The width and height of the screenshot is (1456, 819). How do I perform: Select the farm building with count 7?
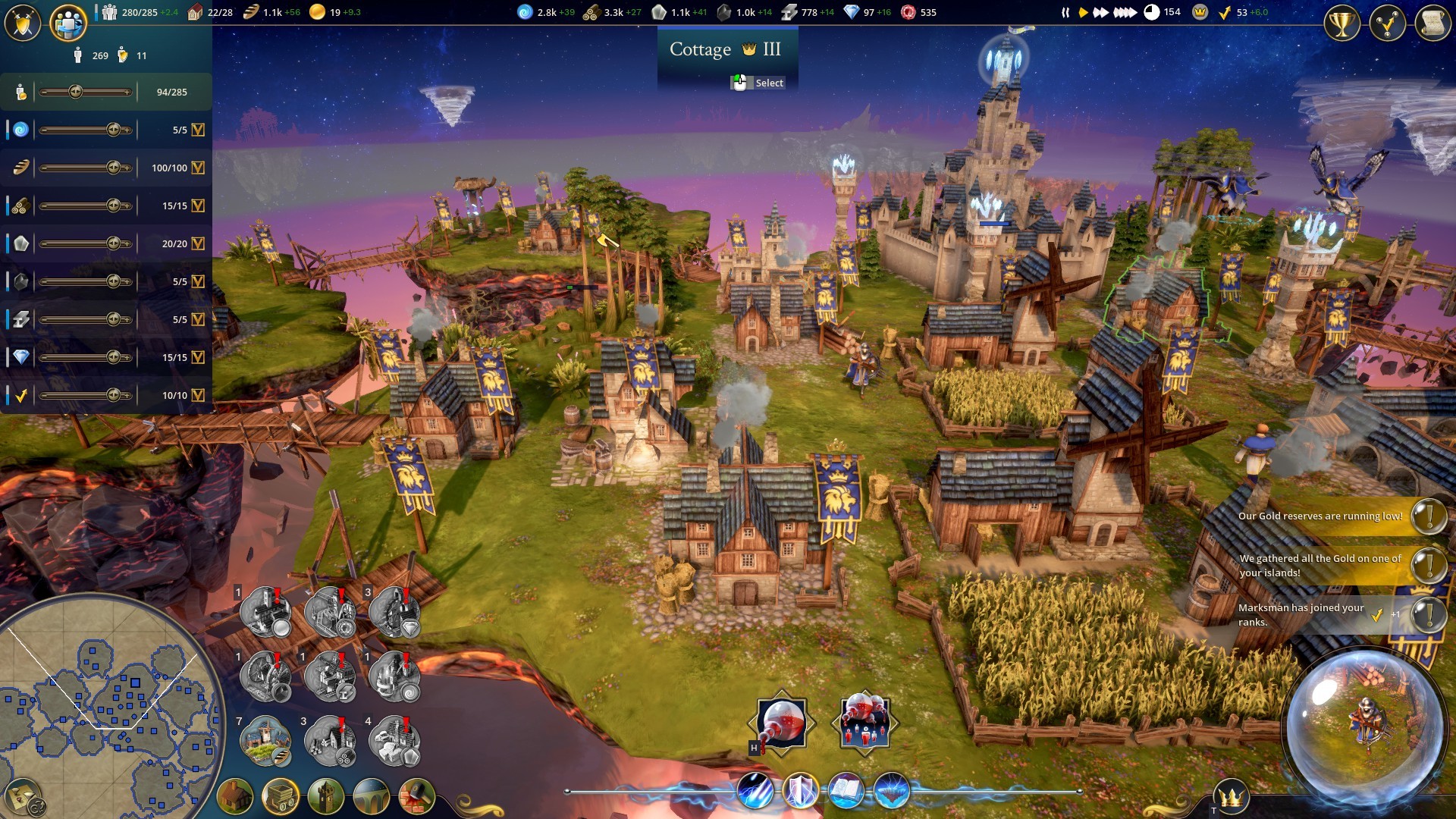pos(265,739)
